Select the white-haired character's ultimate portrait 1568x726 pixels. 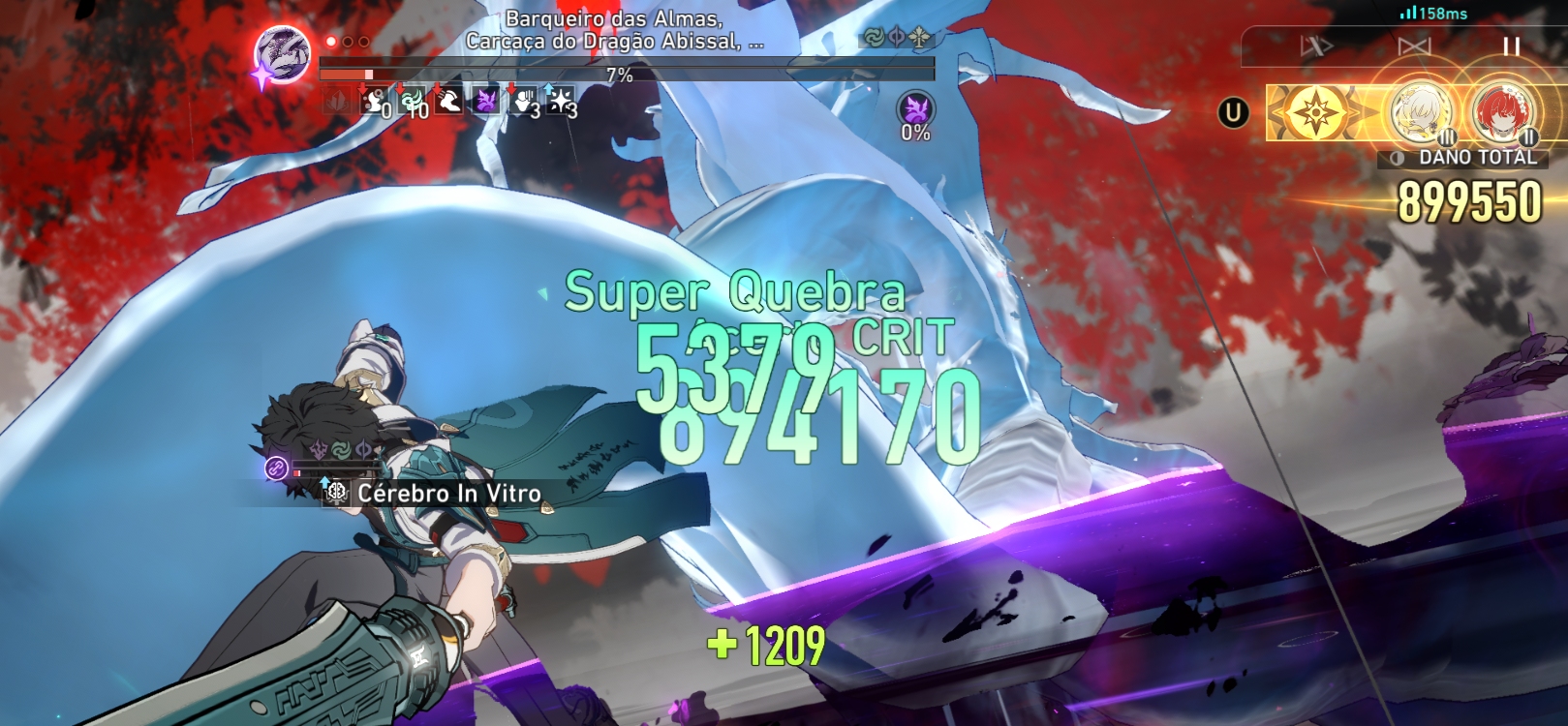coord(1420,113)
